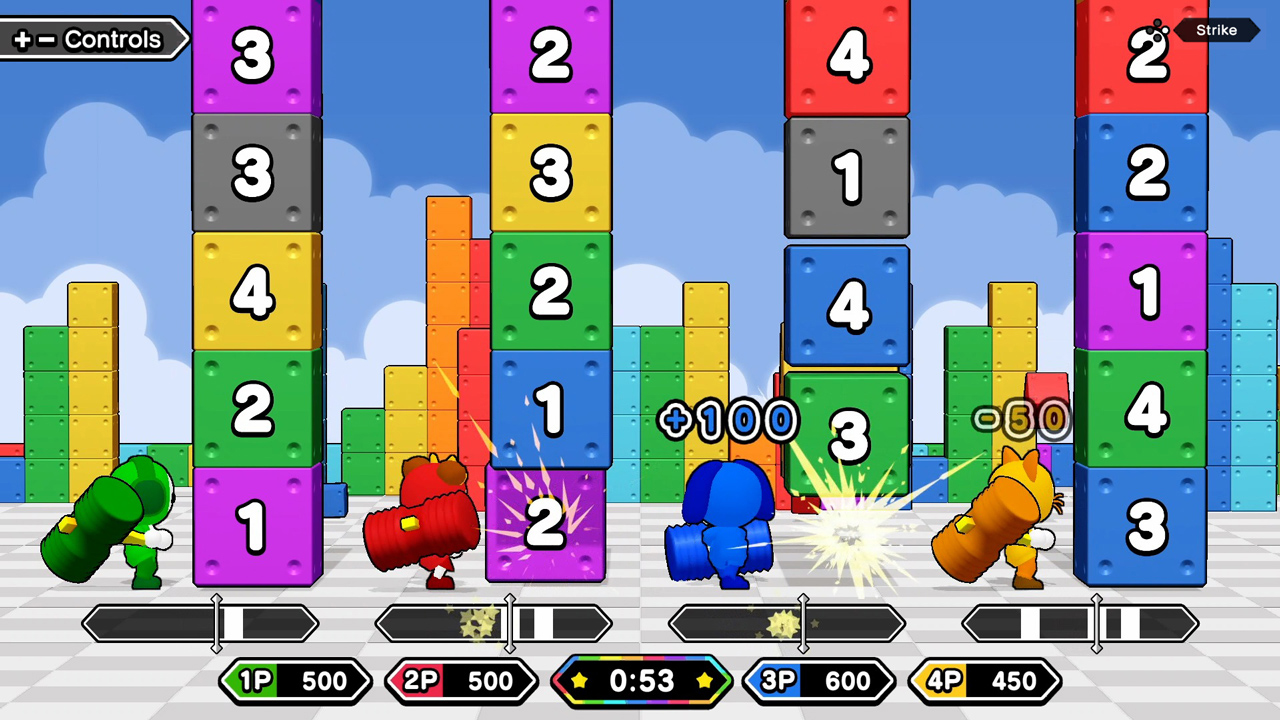Click the minus symbol on the Controls badge

46,40
